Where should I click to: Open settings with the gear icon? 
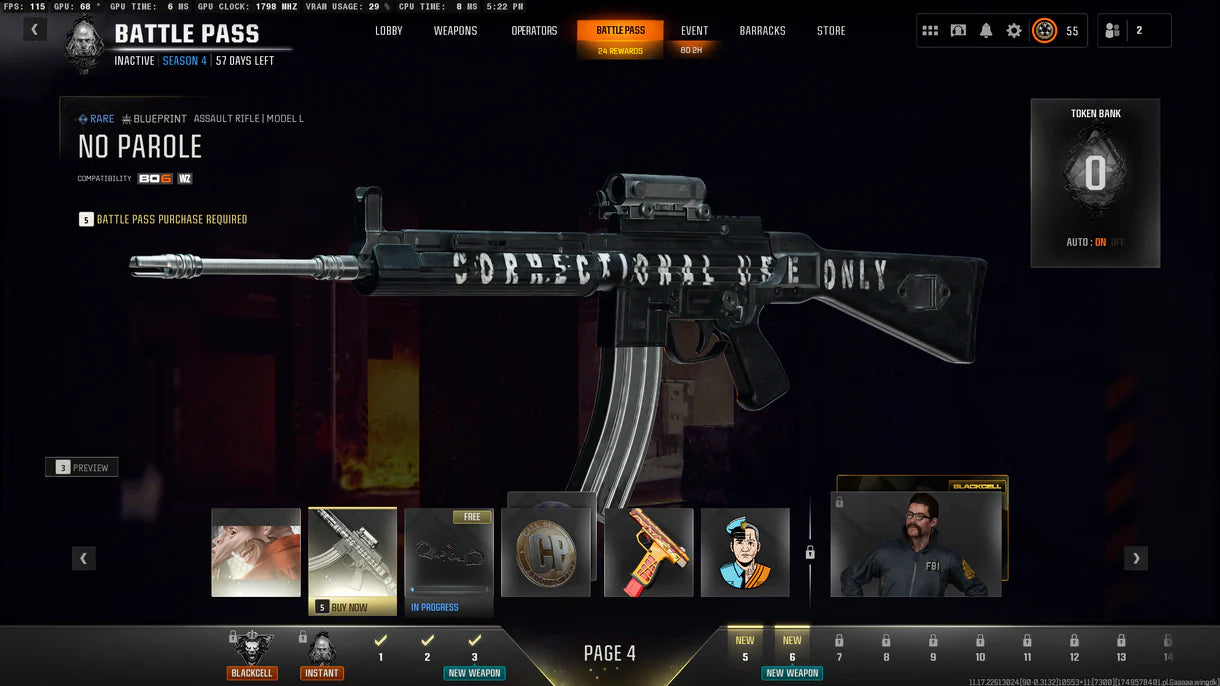pyautogui.click(x=1014, y=31)
